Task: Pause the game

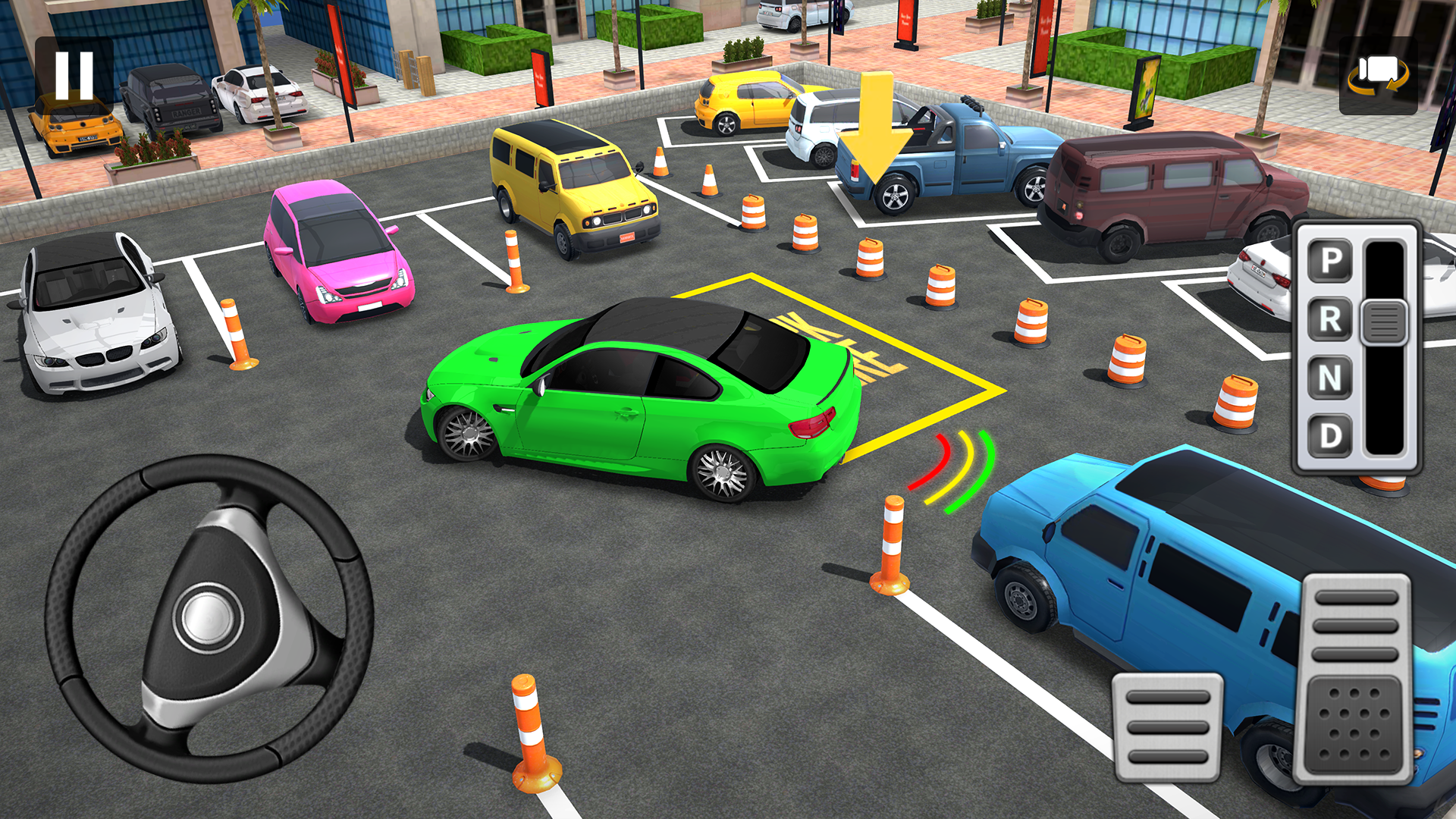Action: click(x=74, y=76)
